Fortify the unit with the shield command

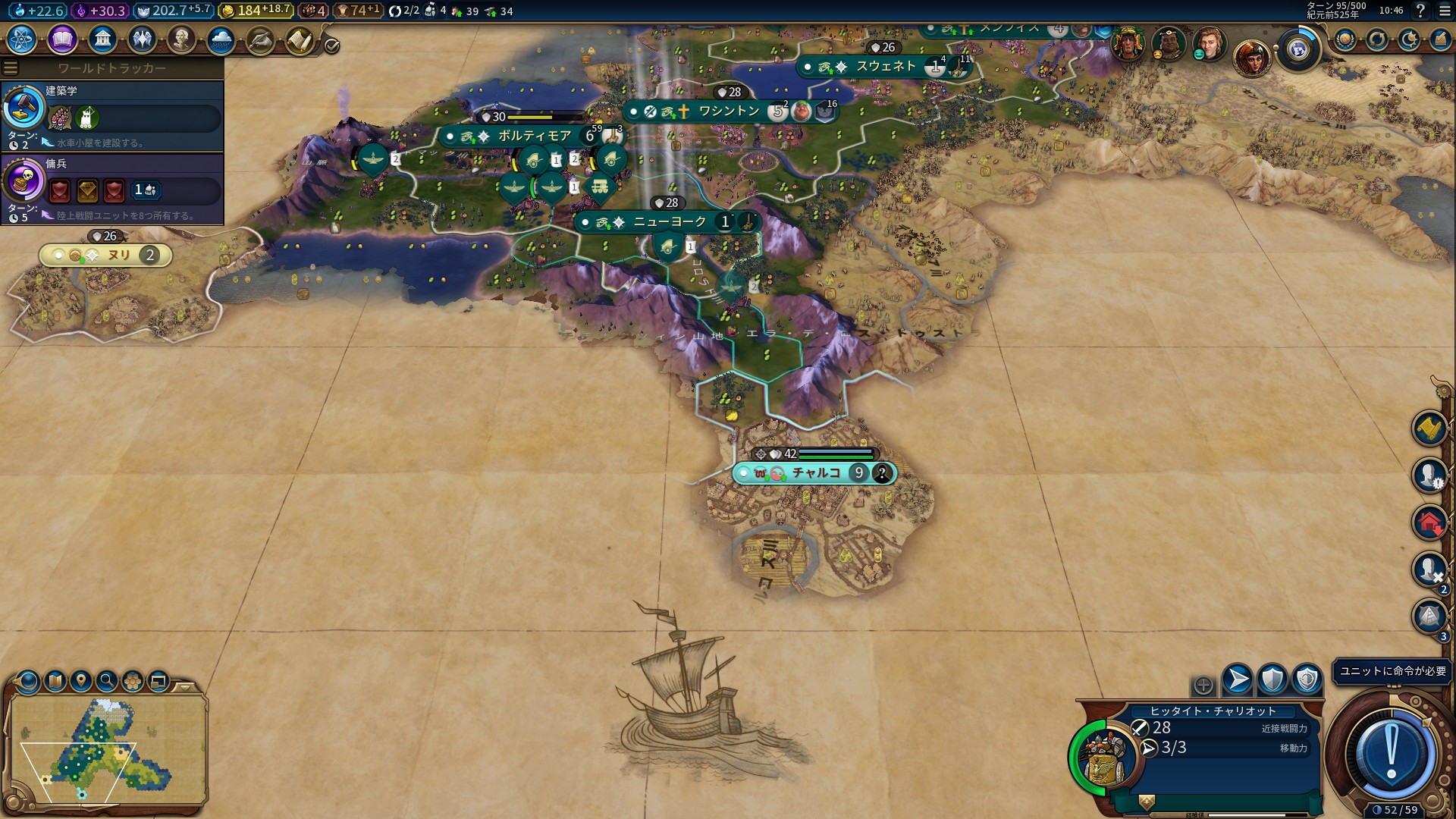(1272, 679)
